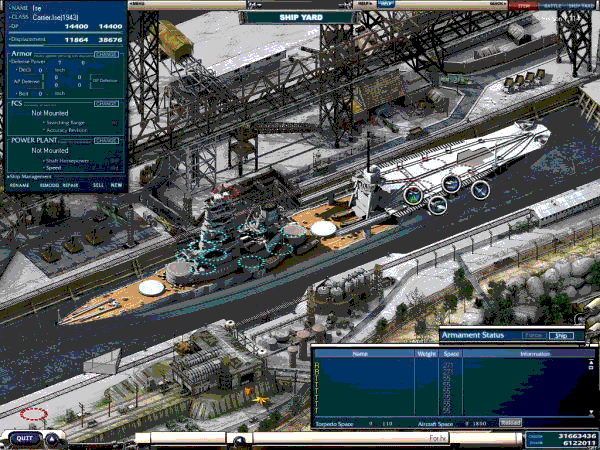Repair the ship
Screen dimensions: 600x450
pos(71,185)
